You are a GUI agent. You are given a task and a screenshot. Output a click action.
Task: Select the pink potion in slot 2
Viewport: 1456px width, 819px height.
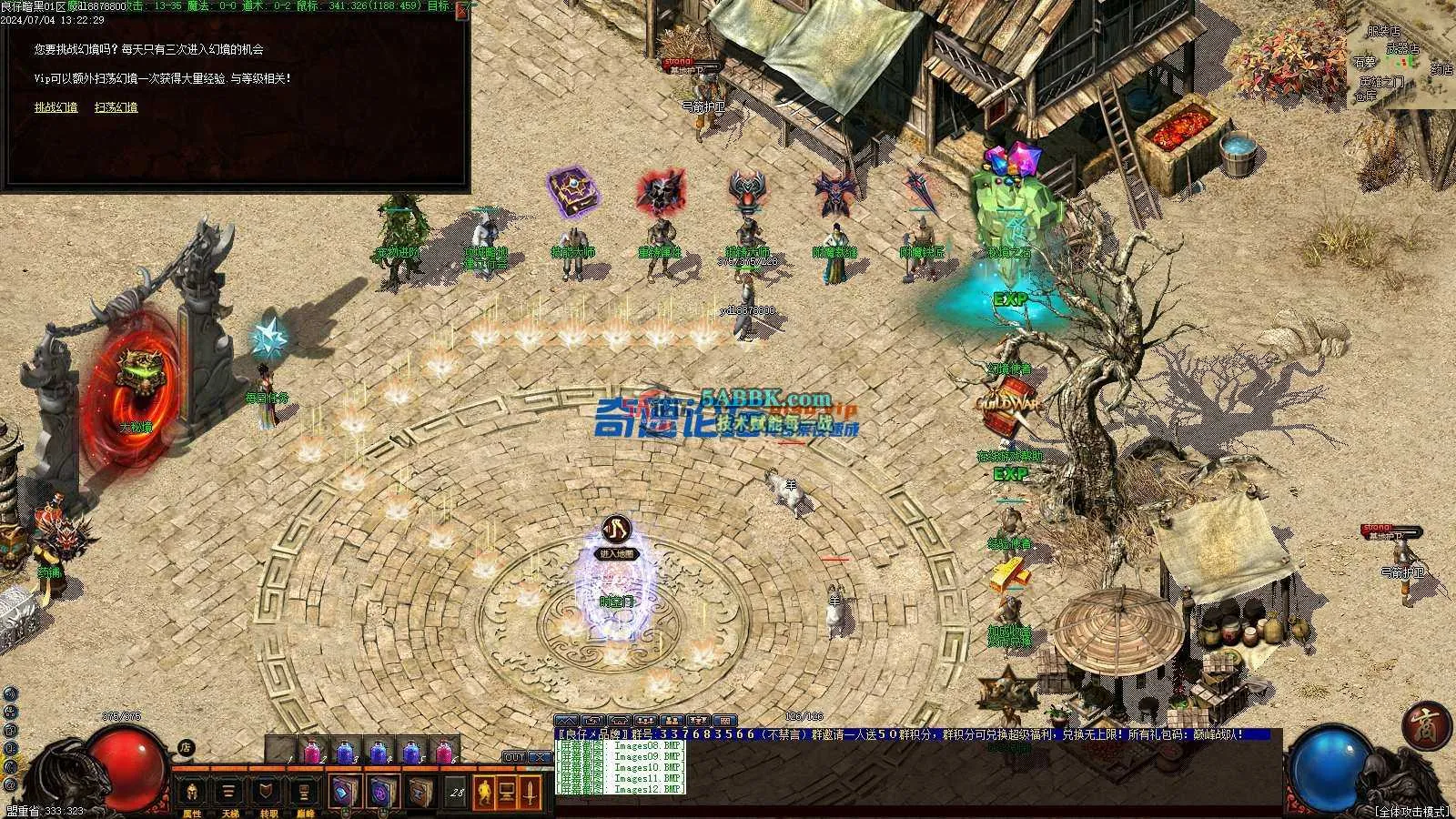click(311, 753)
